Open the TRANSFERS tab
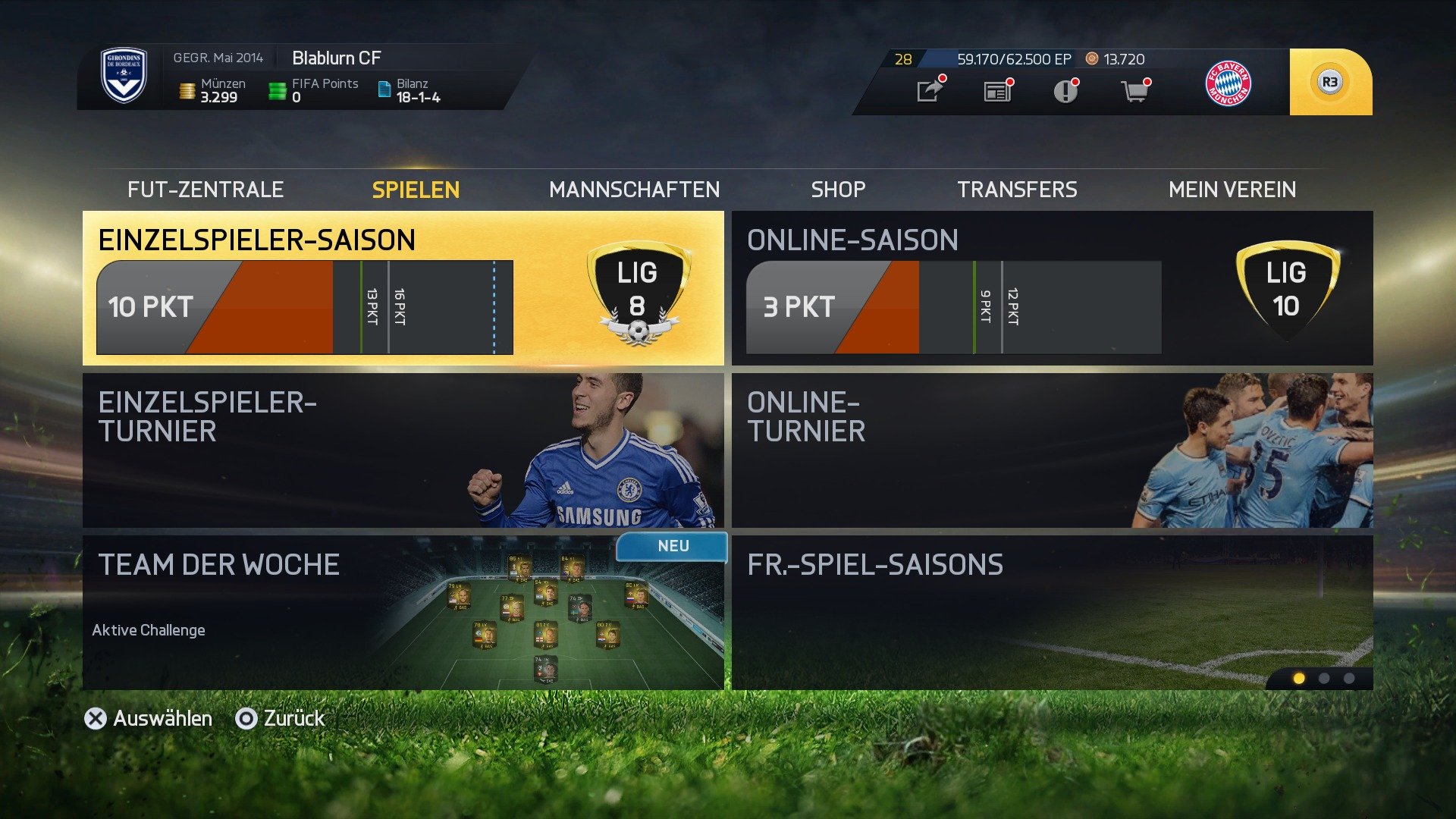Screen dimensions: 1456x819 (x=1018, y=190)
